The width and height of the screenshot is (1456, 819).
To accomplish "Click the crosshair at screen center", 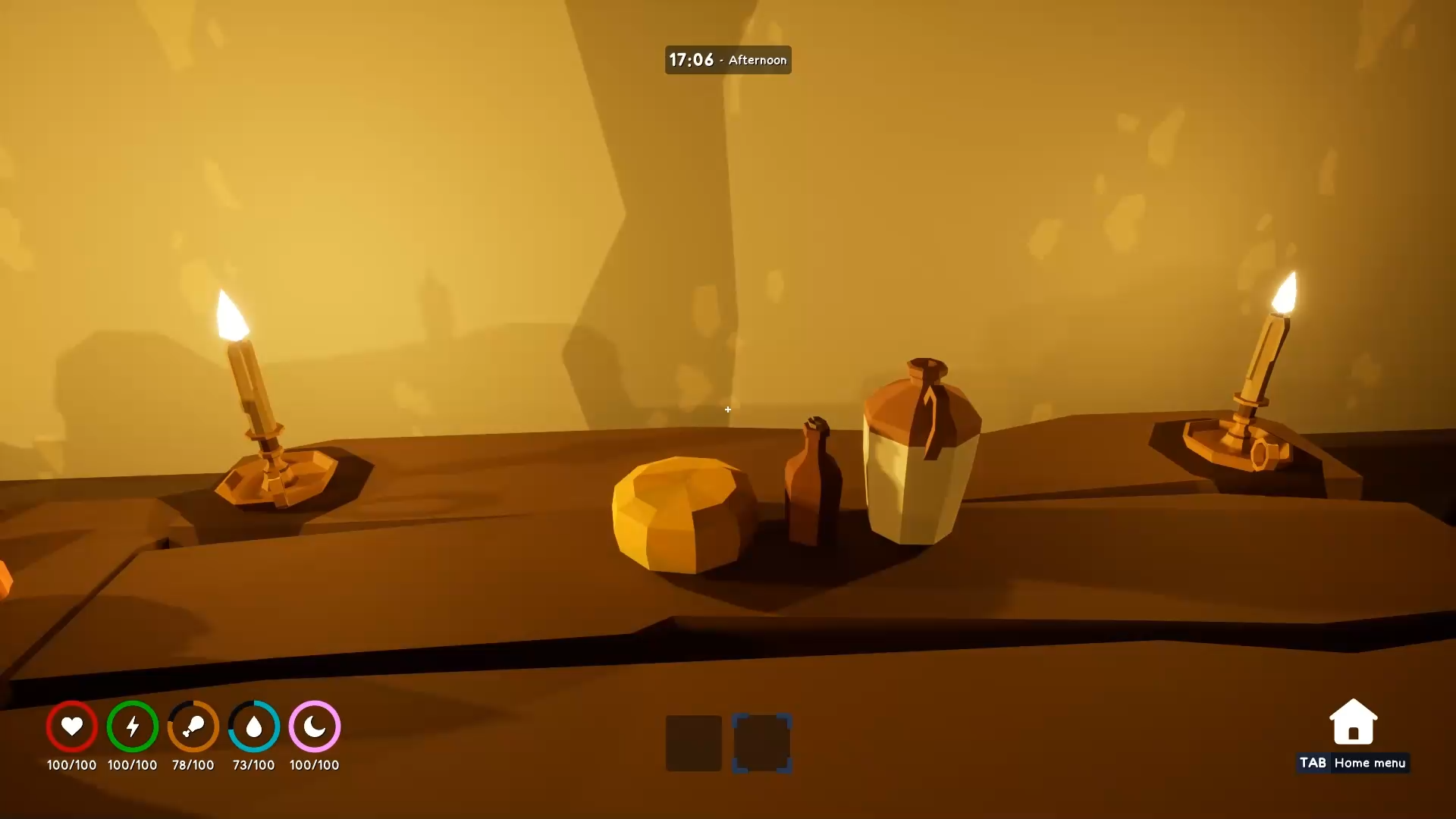I will (727, 409).
